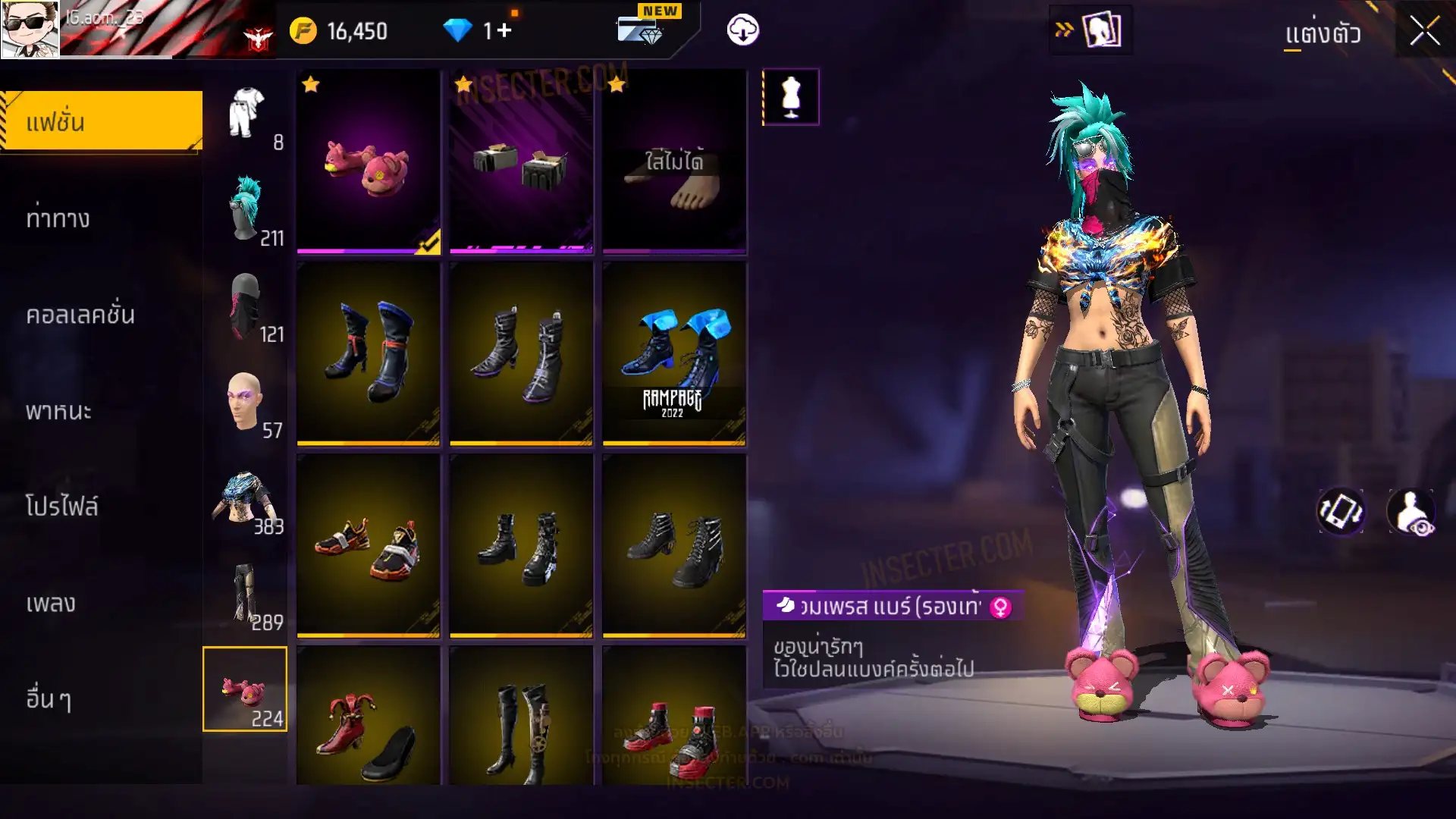
Task: Choose the orange and black sneakers
Action: (x=368, y=544)
